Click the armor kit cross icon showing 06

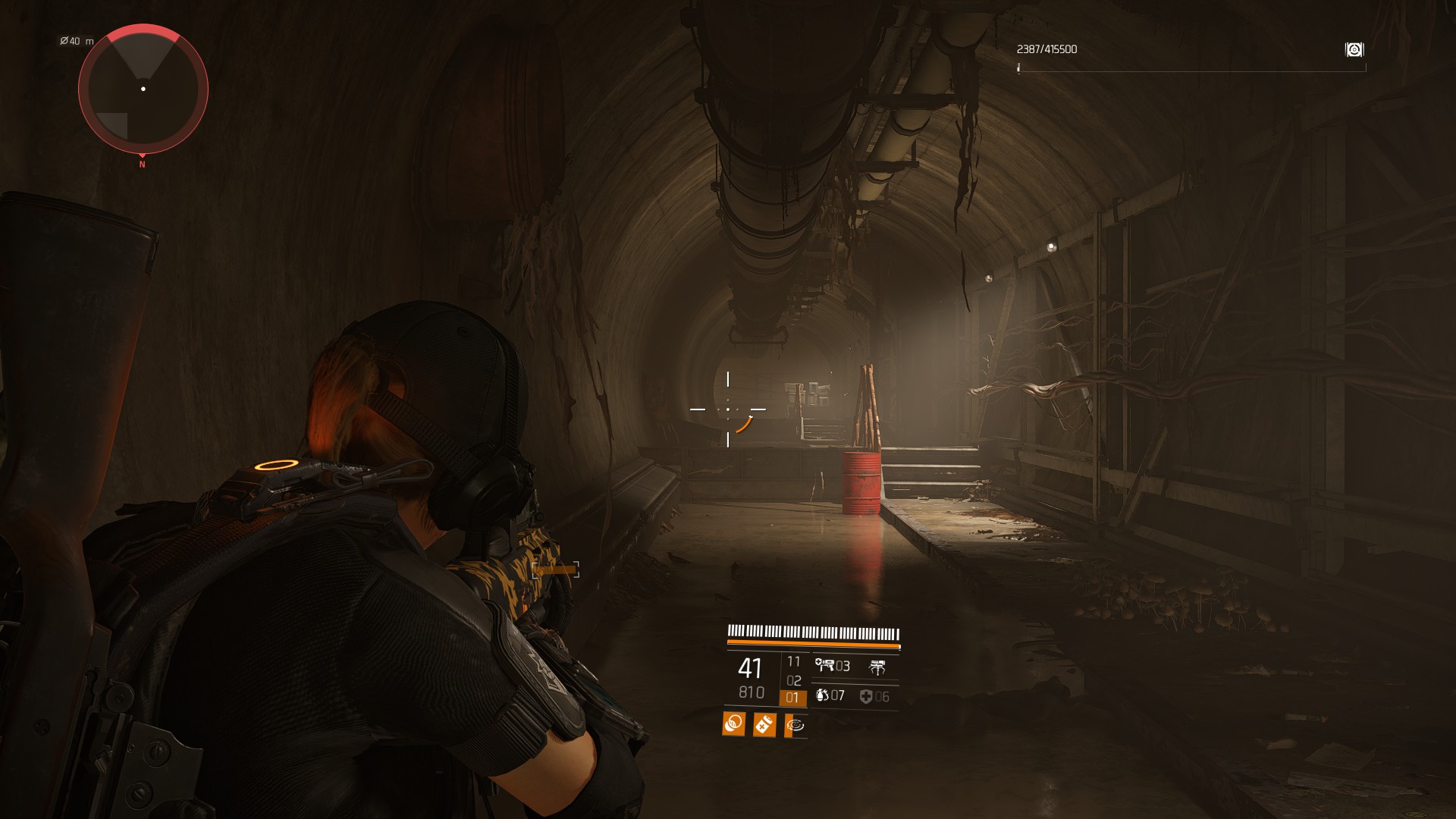867,697
